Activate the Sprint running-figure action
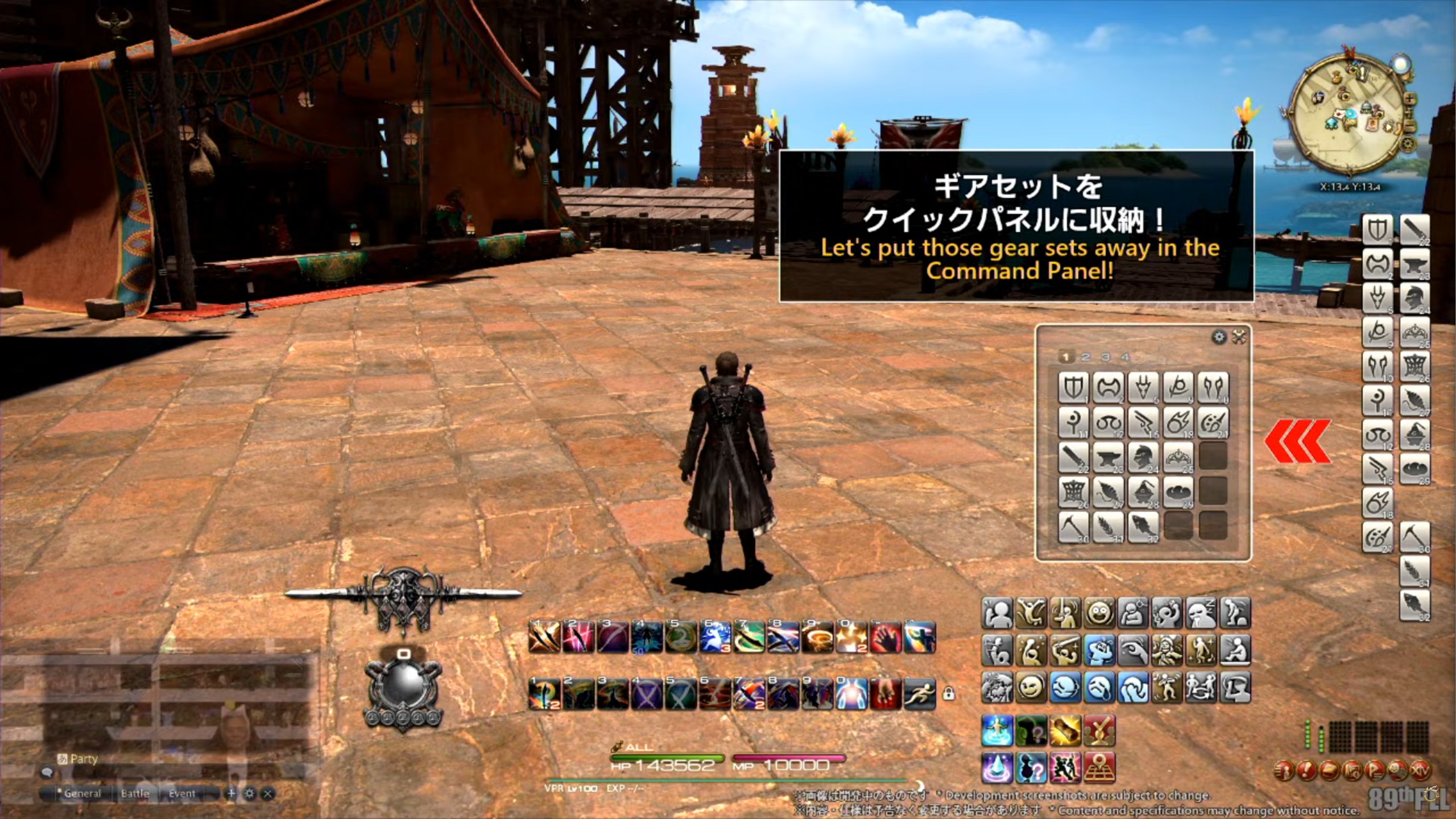Viewport: 1456px width, 819px height. point(920,693)
